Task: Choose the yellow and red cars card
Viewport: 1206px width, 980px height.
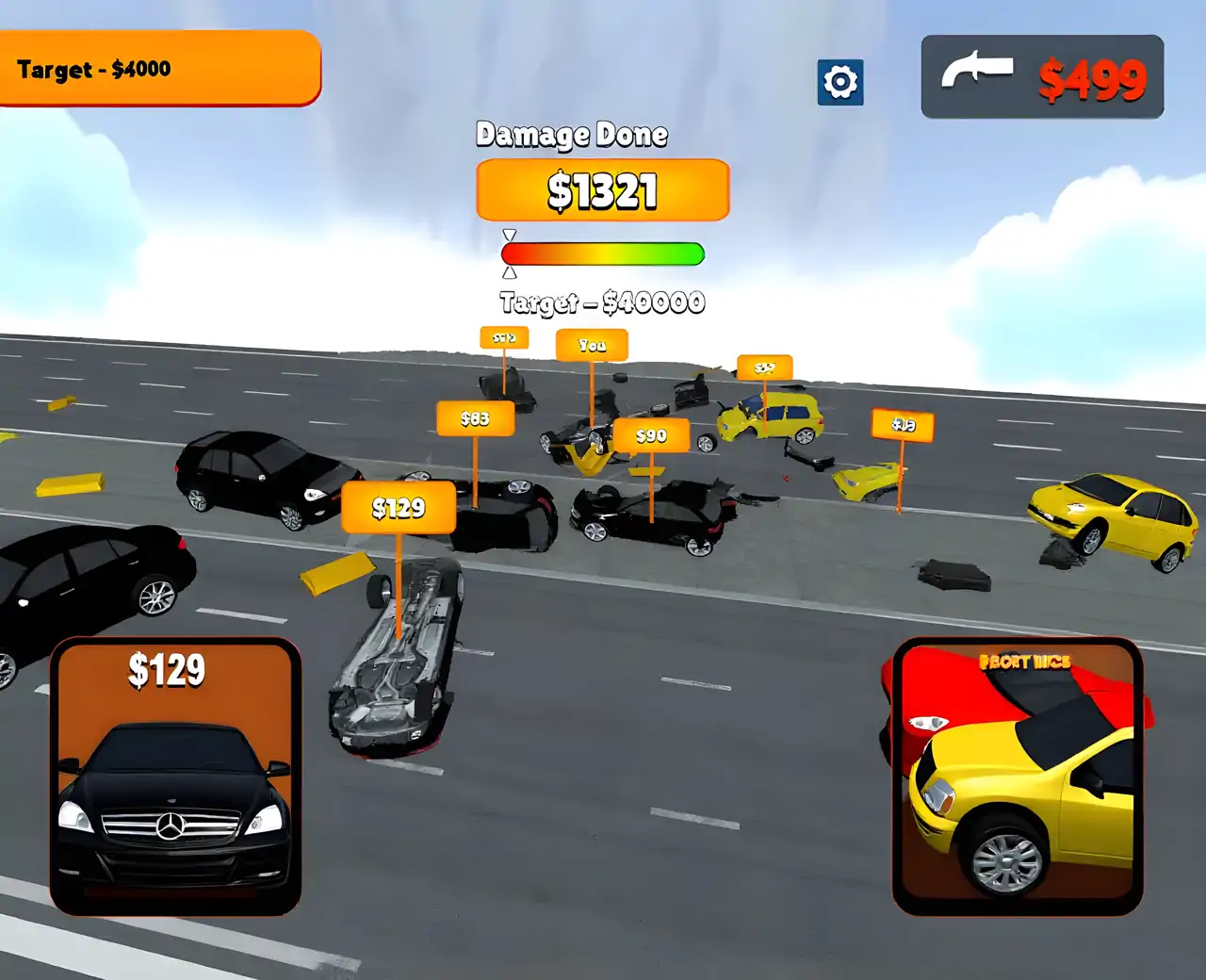Action: pyautogui.click(x=1018, y=776)
